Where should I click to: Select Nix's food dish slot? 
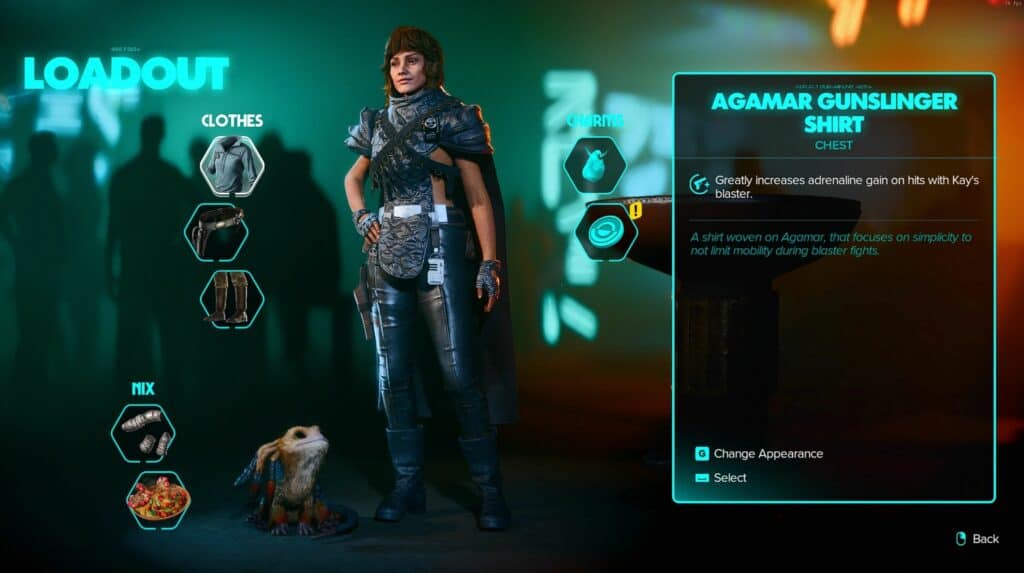(x=158, y=499)
